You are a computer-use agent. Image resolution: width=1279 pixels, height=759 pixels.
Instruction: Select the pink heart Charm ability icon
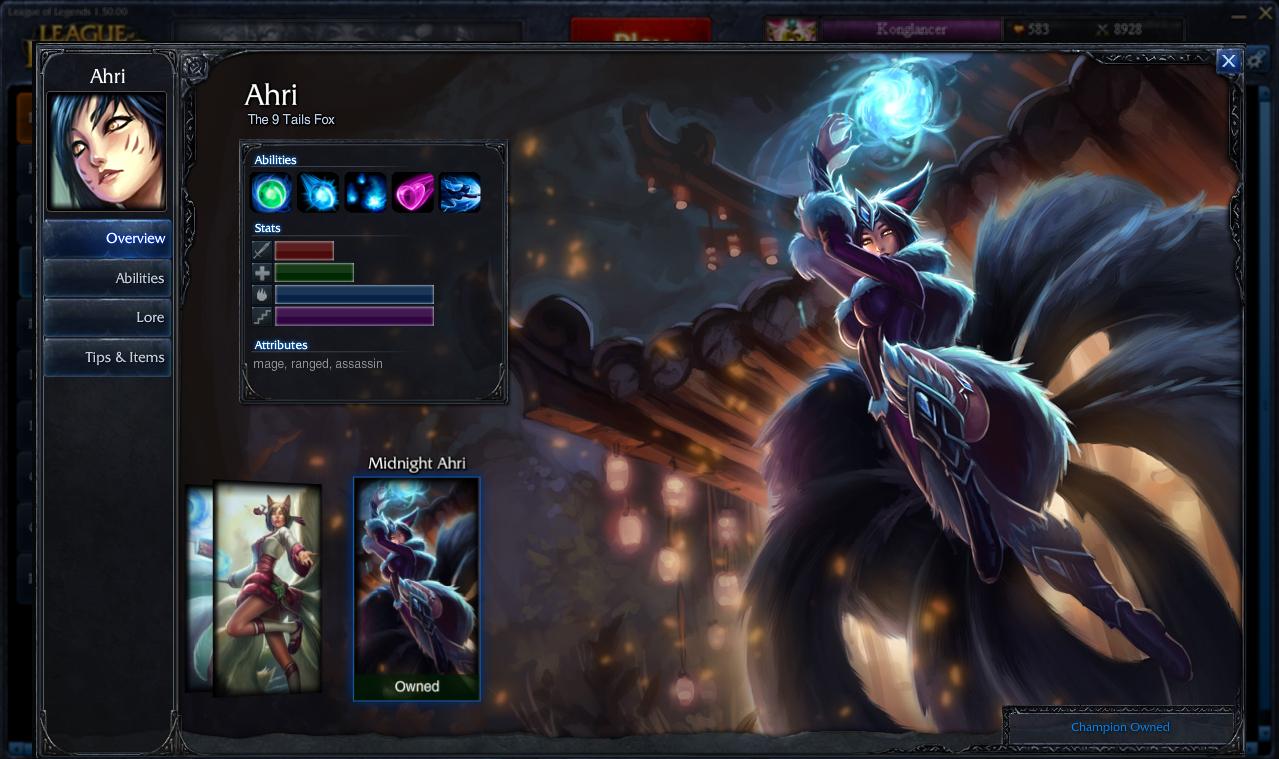click(x=413, y=192)
